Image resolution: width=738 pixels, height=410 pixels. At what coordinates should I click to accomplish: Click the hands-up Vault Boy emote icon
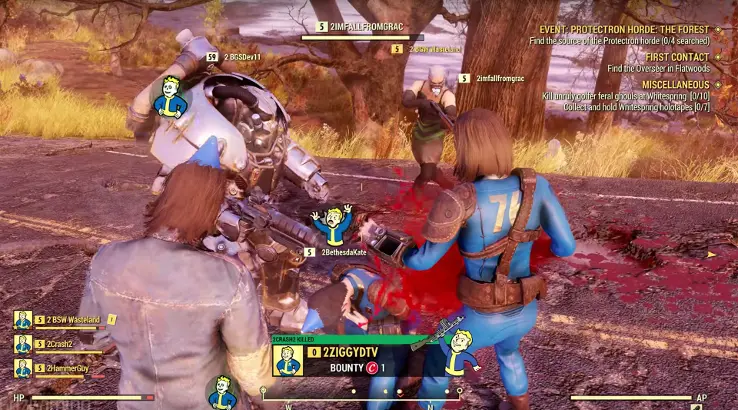tap(330, 225)
